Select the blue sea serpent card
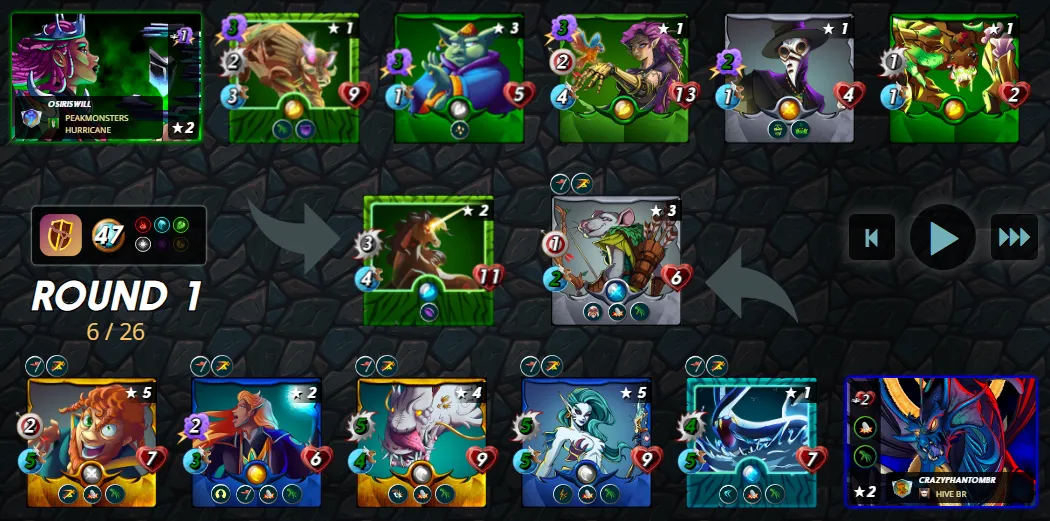 (x=752, y=440)
